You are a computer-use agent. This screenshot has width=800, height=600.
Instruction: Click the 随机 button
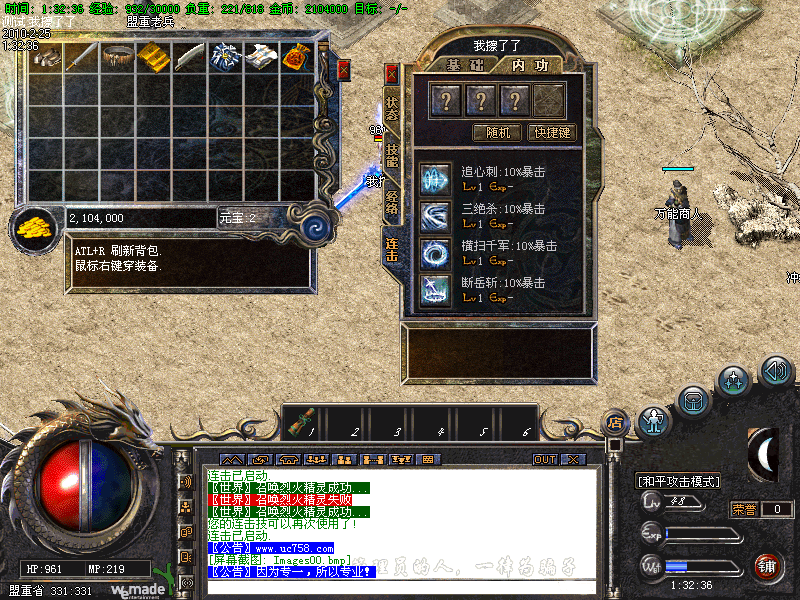point(497,132)
